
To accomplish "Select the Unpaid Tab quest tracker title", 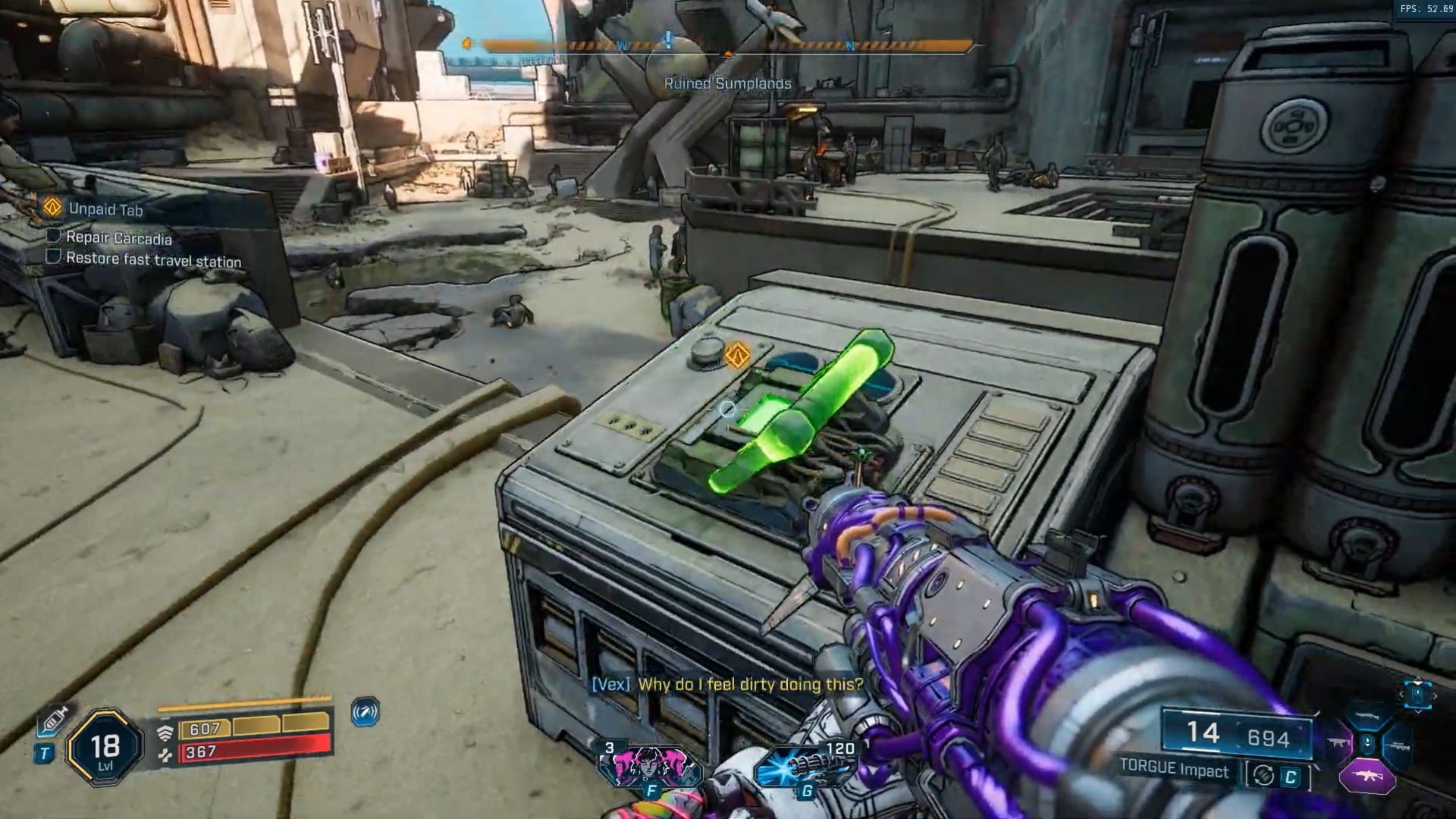I will (105, 209).
